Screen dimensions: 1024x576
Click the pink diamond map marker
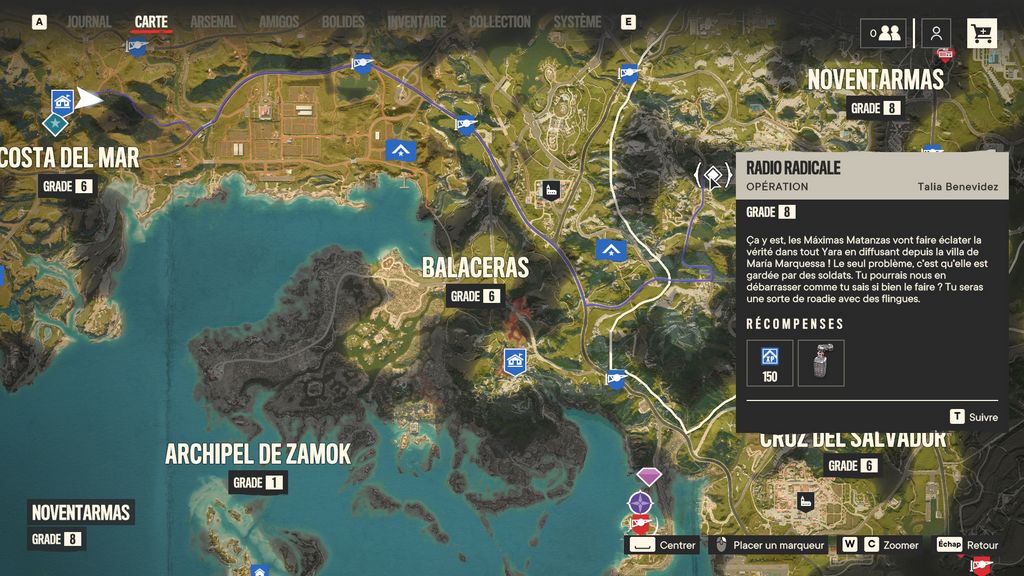[x=650, y=476]
